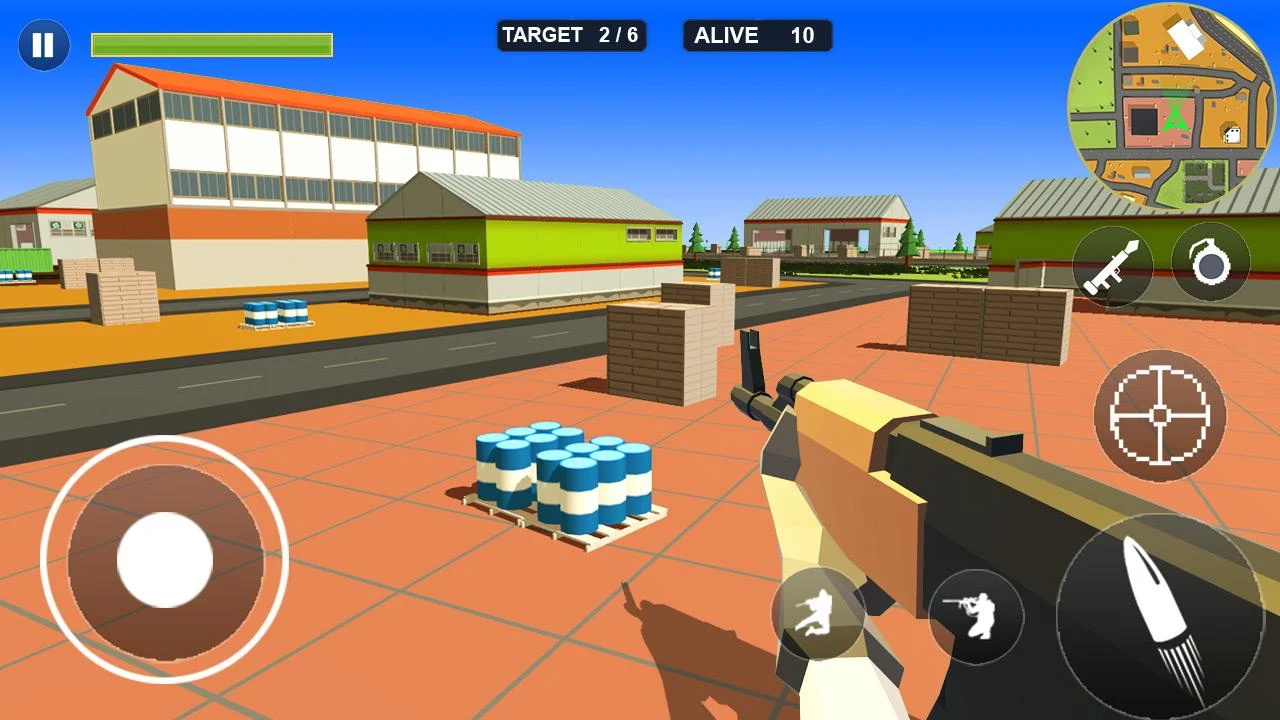Tap the white movement joystick knob
Image resolution: width=1280 pixels, height=720 pixels.
(x=165, y=560)
